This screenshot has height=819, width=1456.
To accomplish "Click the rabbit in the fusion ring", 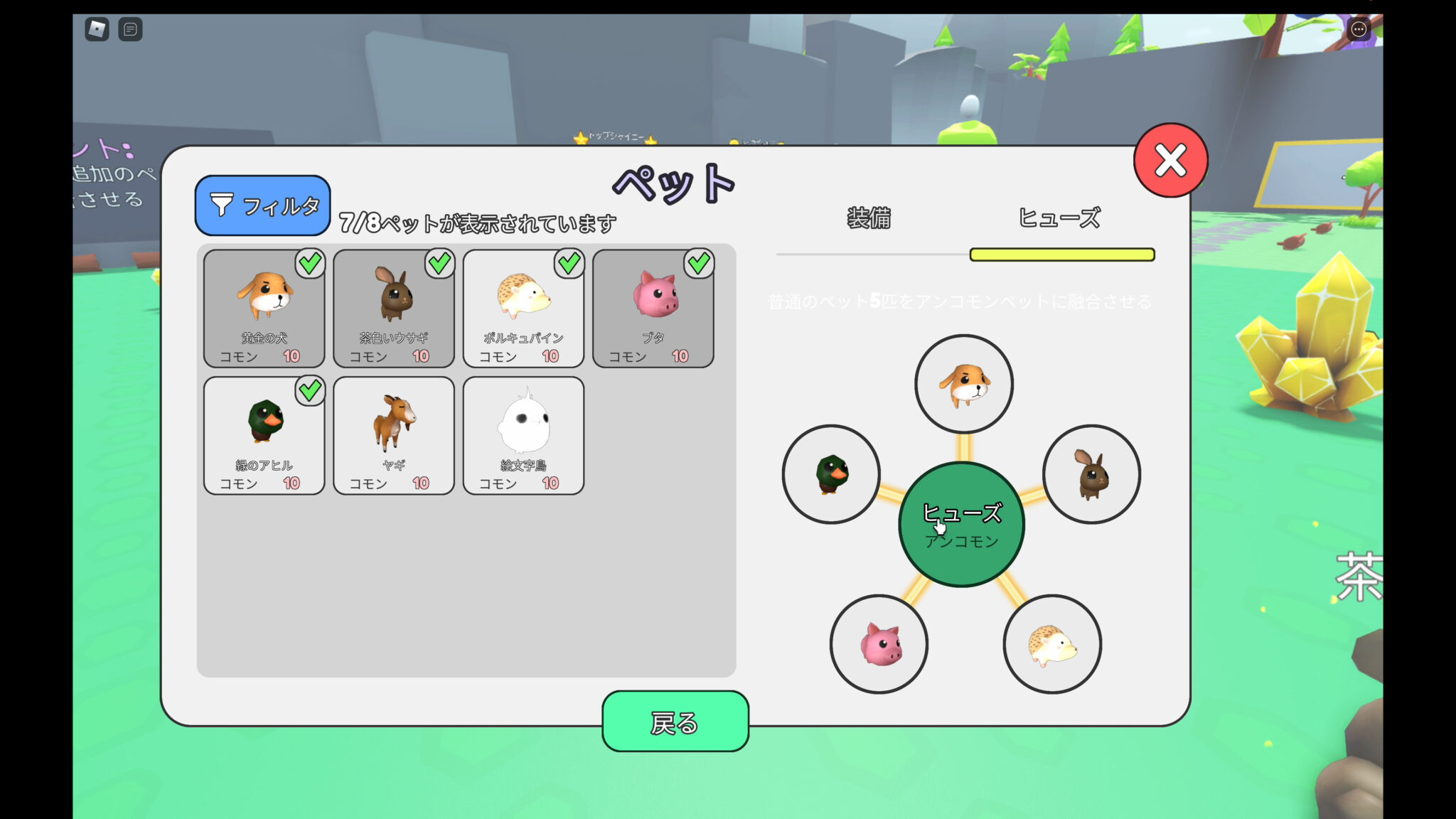I will point(1093,475).
